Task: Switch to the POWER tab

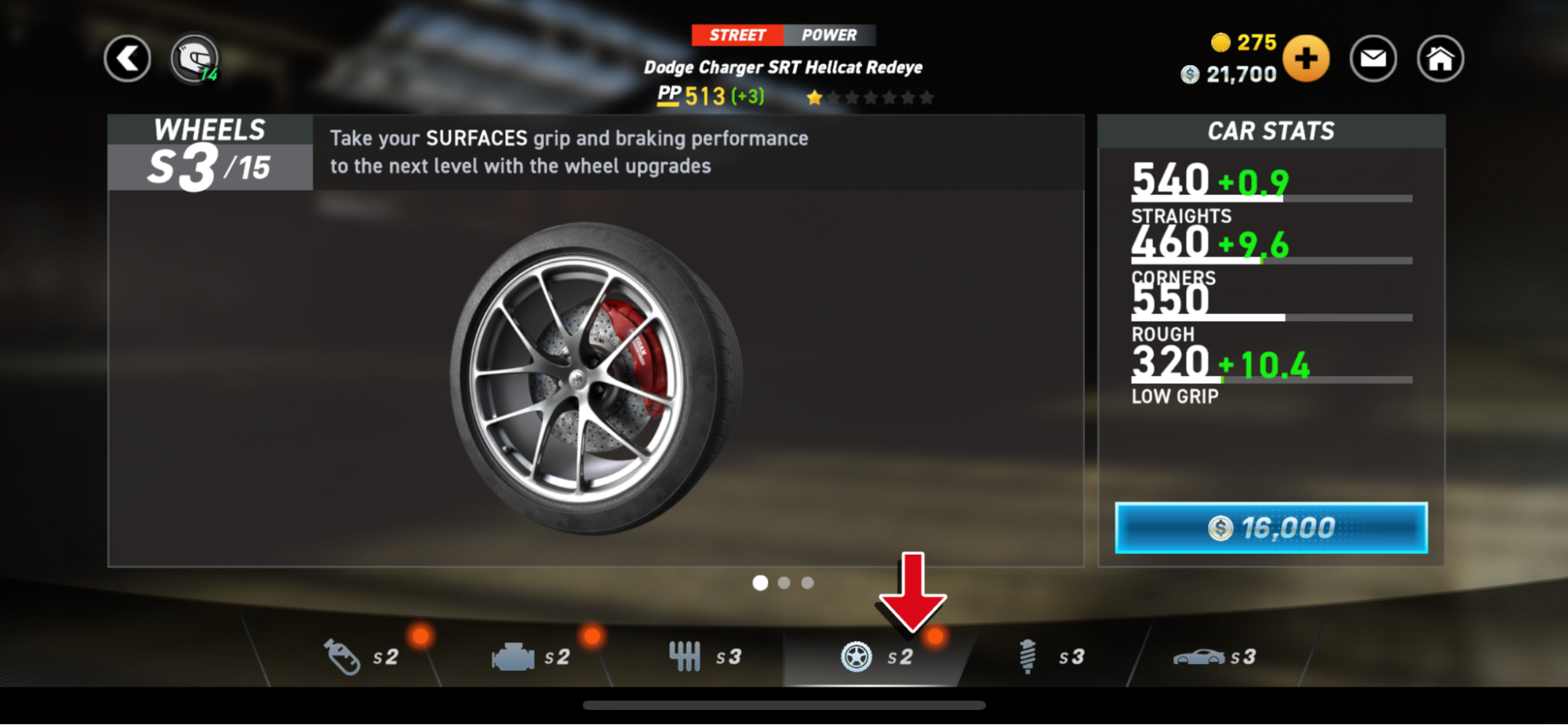Action: point(828,35)
